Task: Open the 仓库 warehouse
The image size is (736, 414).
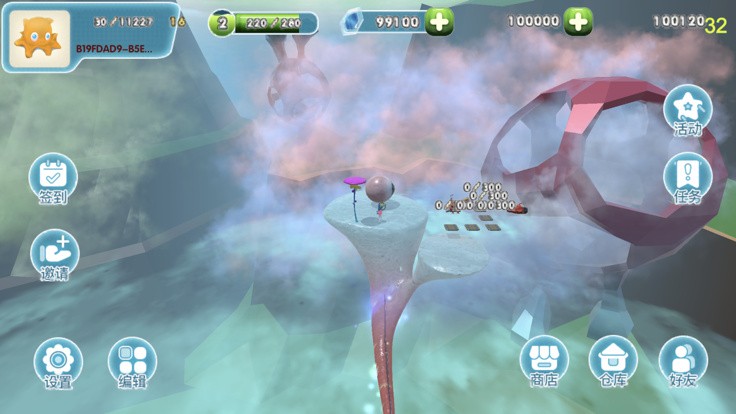Action: [613, 360]
